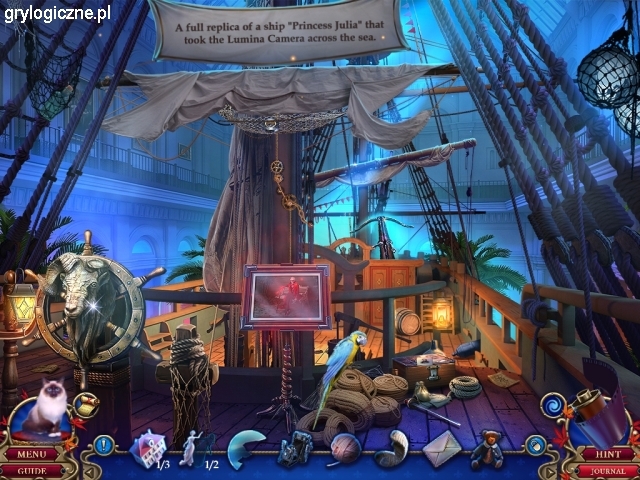Pick the teal fan-shaped inventory item
Screen dimensions: 640x480
pos(244,447)
